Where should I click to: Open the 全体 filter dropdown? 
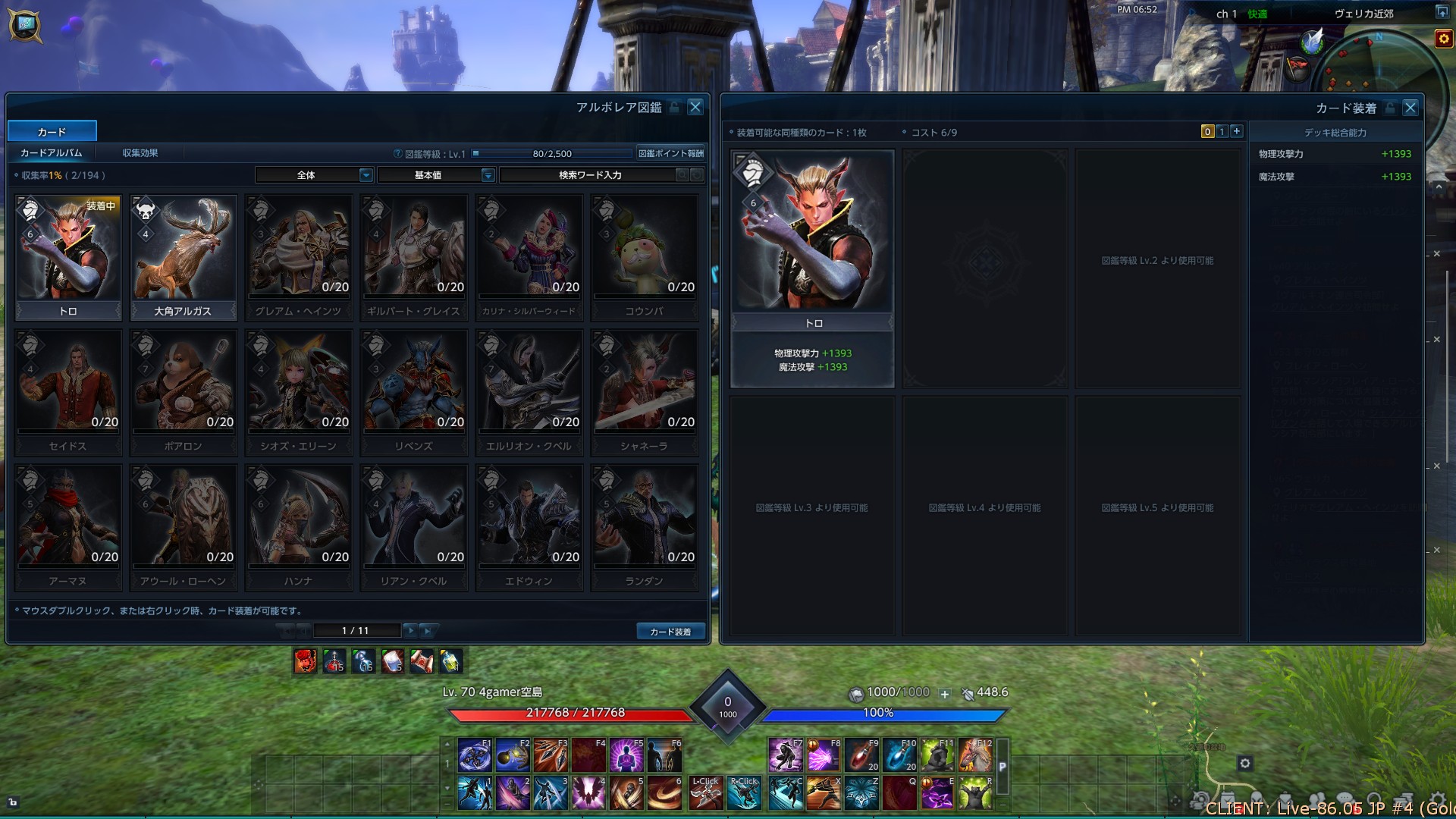(x=314, y=175)
